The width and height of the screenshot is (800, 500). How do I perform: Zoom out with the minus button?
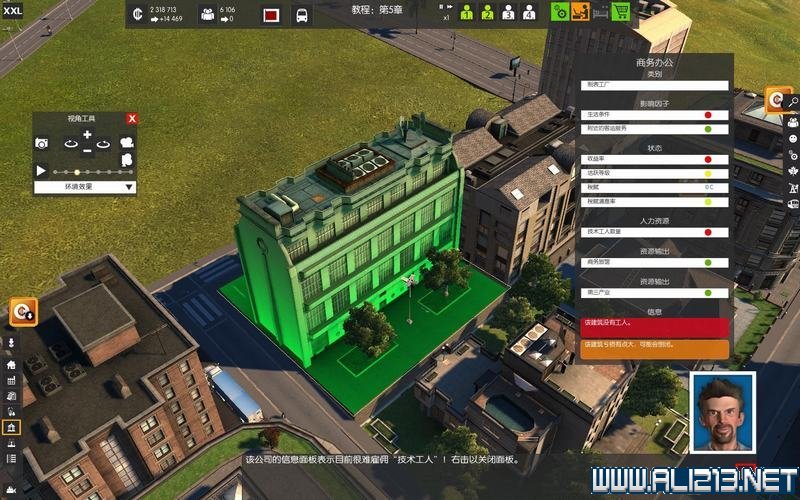point(87,151)
